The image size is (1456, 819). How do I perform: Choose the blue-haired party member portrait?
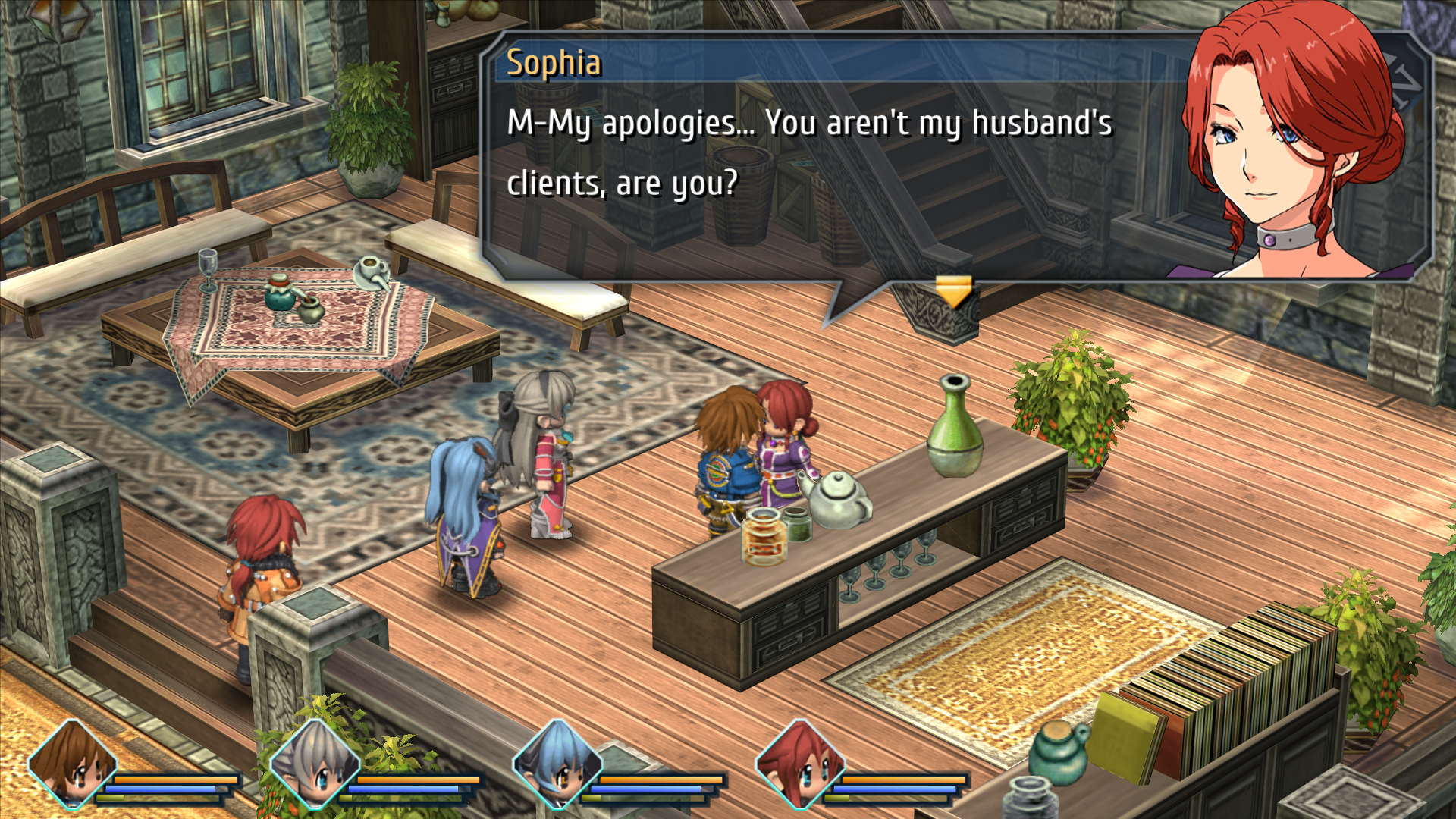tap(558, 764)
